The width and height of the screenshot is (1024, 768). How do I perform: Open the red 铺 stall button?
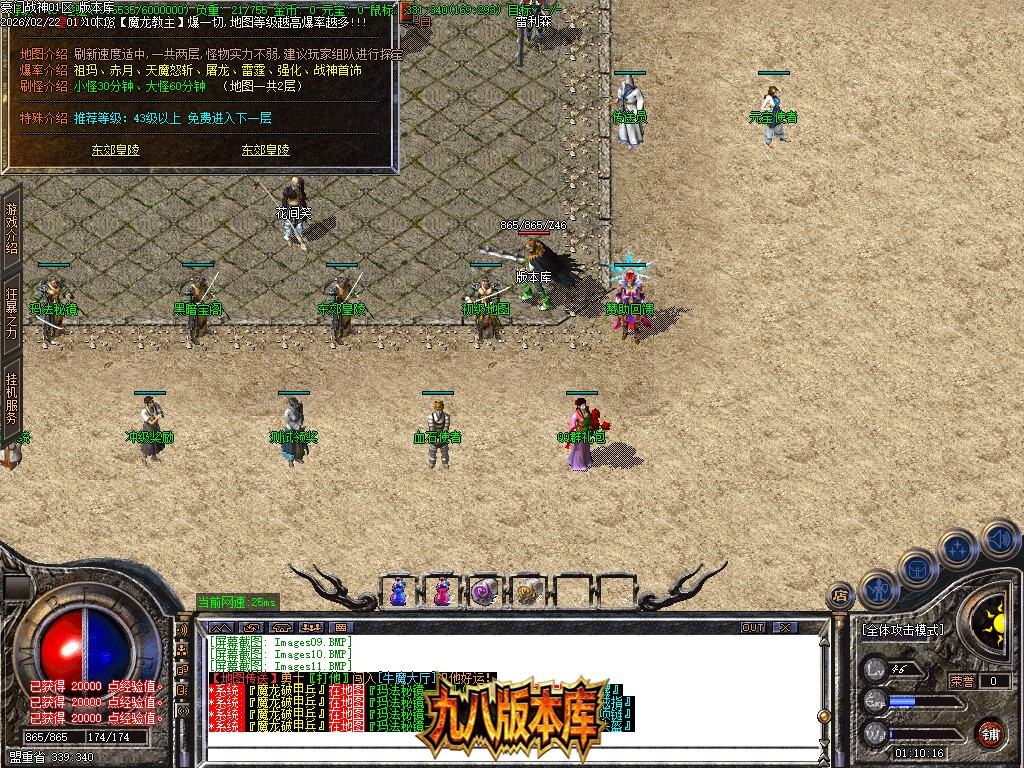[990, 733]
